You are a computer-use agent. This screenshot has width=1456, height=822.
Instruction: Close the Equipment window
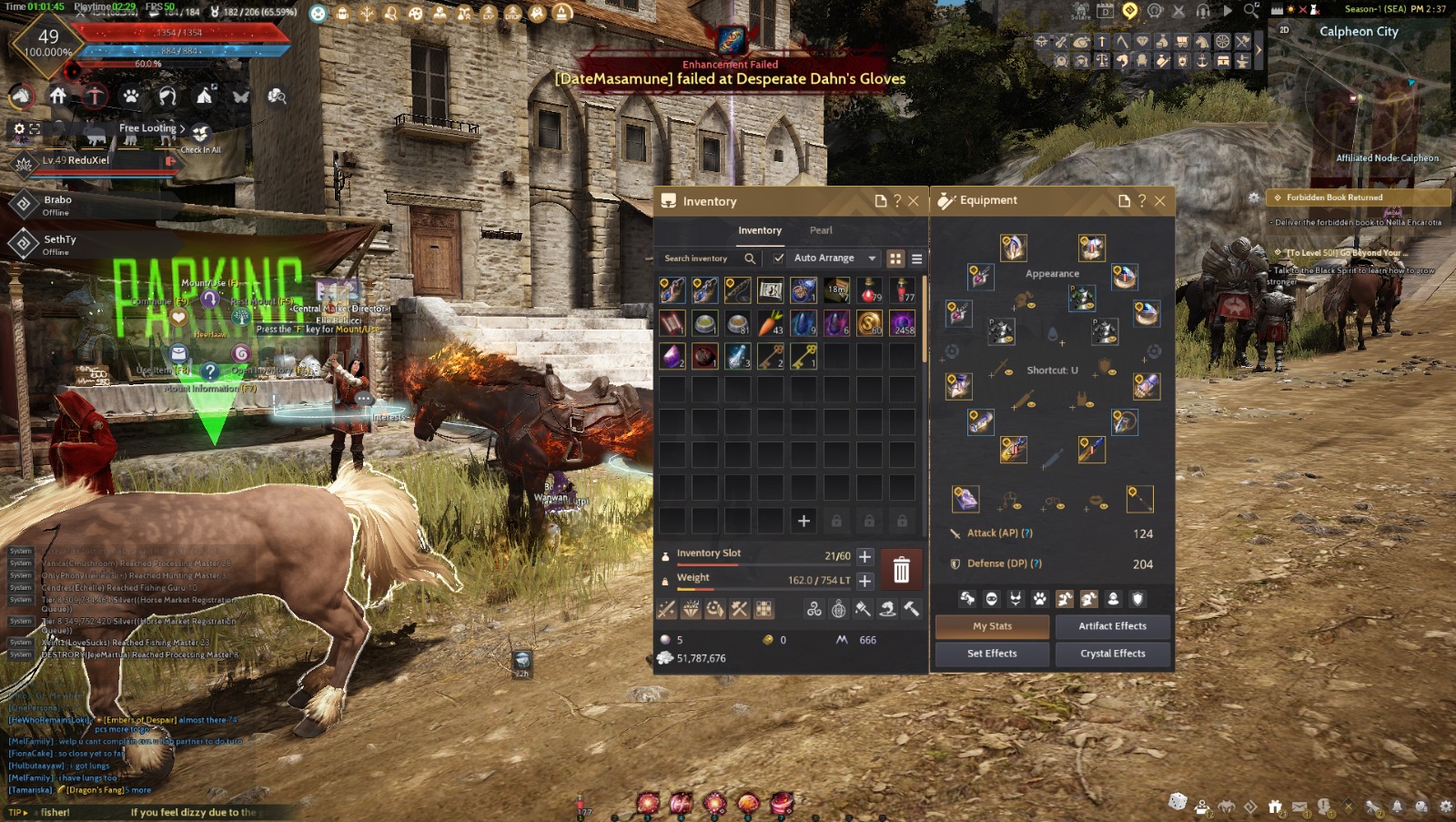(1159, 201)
